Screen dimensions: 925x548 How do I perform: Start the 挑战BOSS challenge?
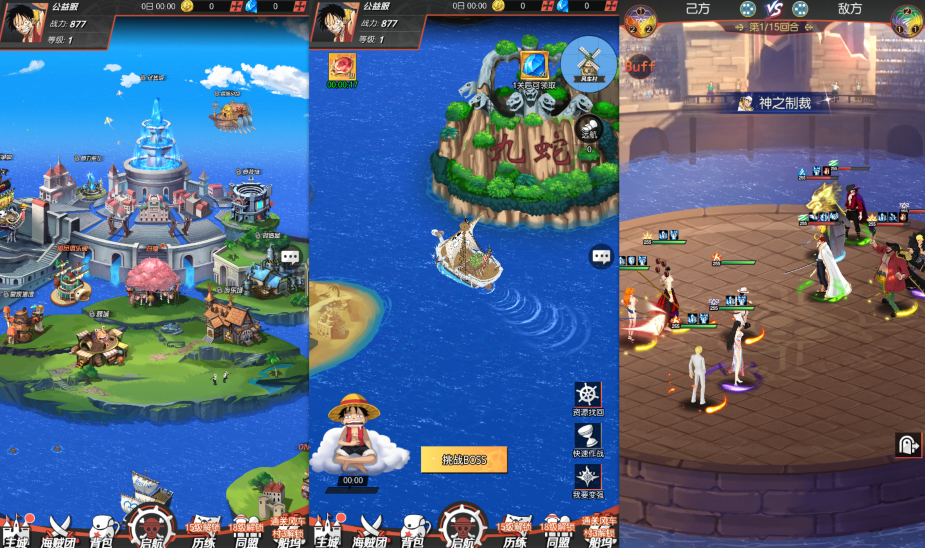tap(463, 459)
